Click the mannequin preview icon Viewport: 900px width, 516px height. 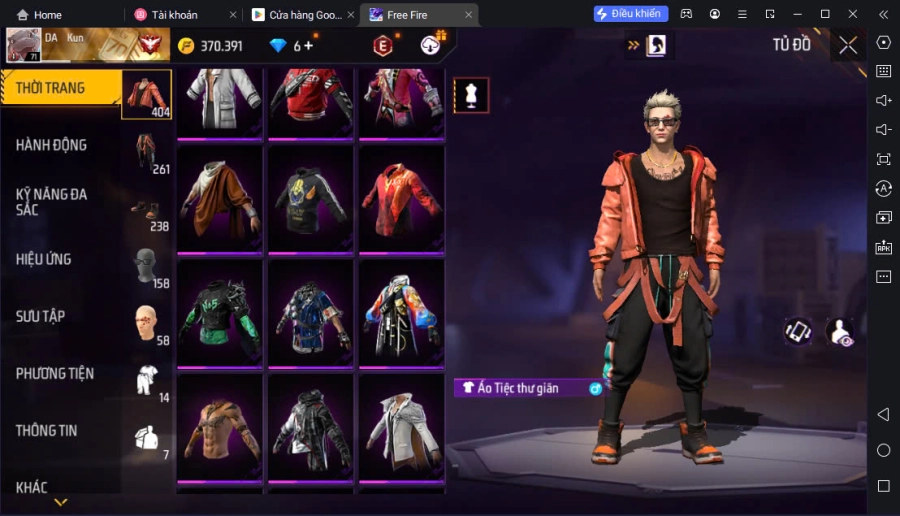471,95
